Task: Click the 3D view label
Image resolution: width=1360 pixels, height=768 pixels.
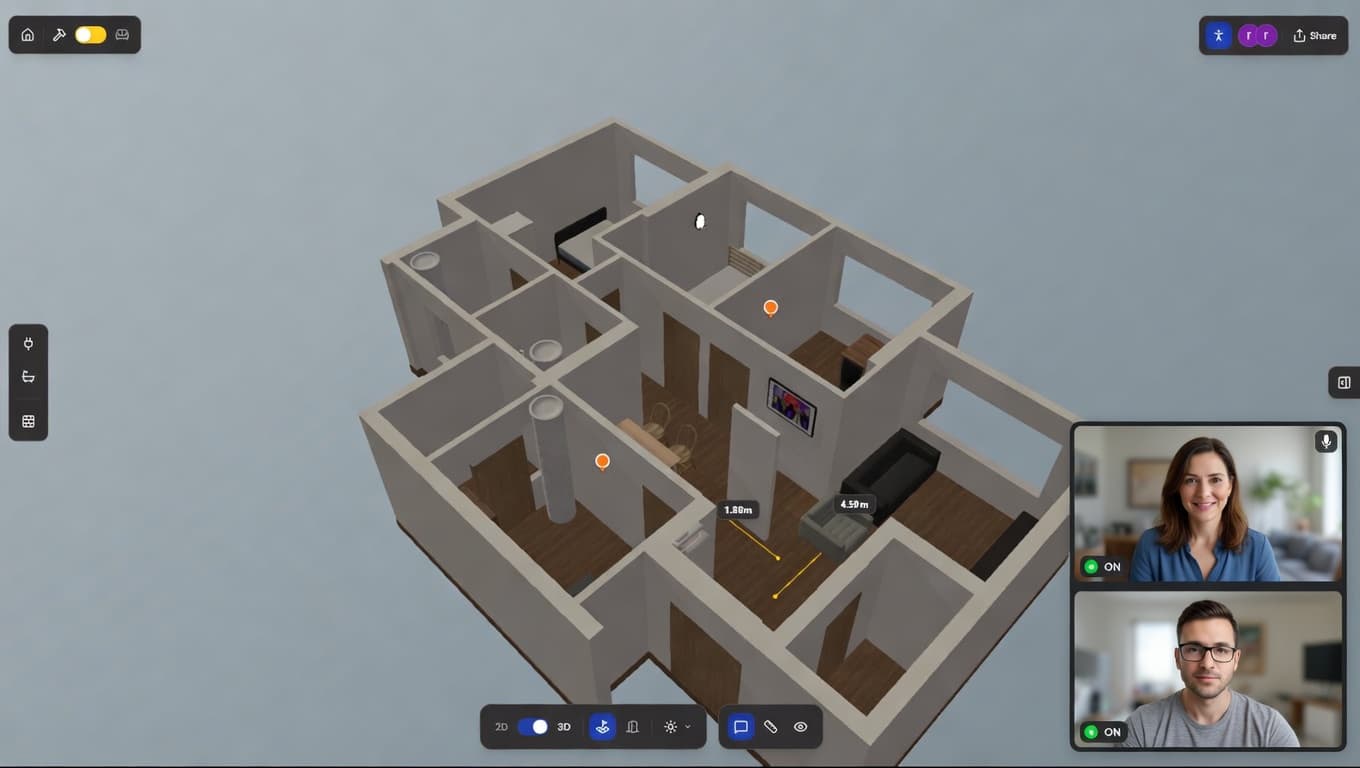Action: [x=564, y=727]
